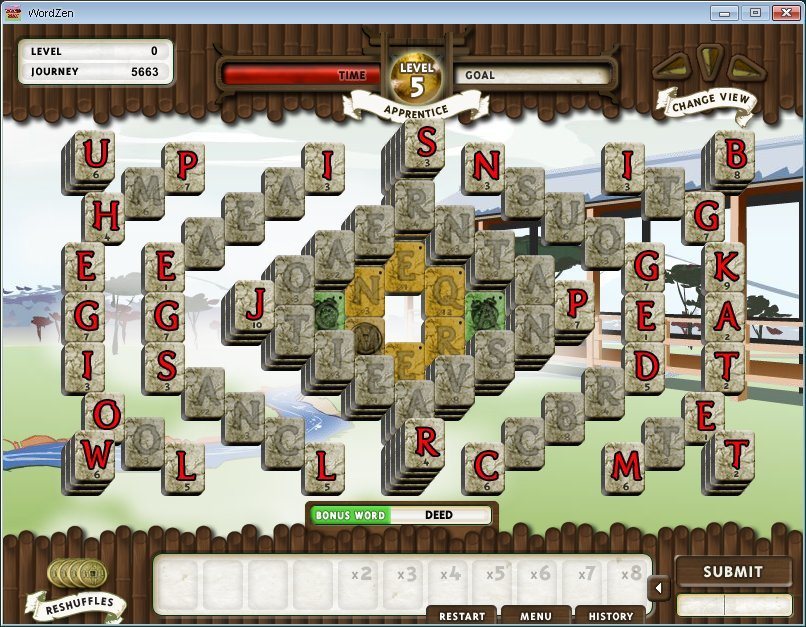The image size is (806, 627).
Task: Open the Menu
Action: [536, 616]
